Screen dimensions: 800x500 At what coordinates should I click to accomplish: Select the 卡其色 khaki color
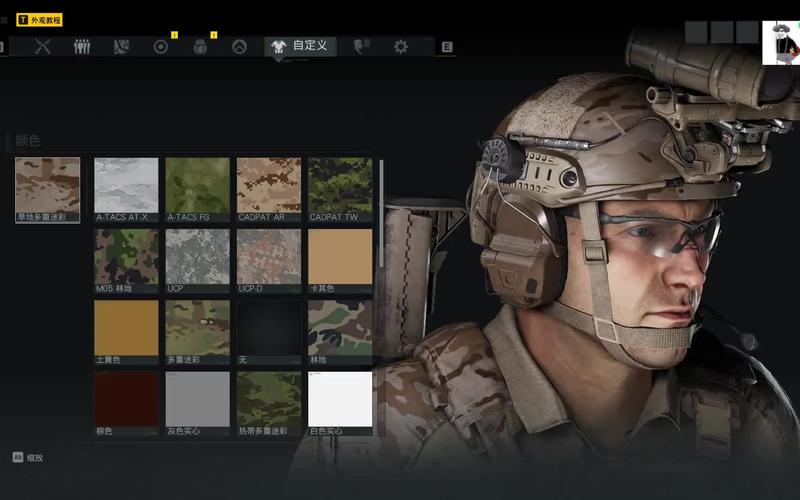pyautogui.click(x=340, y=256)
